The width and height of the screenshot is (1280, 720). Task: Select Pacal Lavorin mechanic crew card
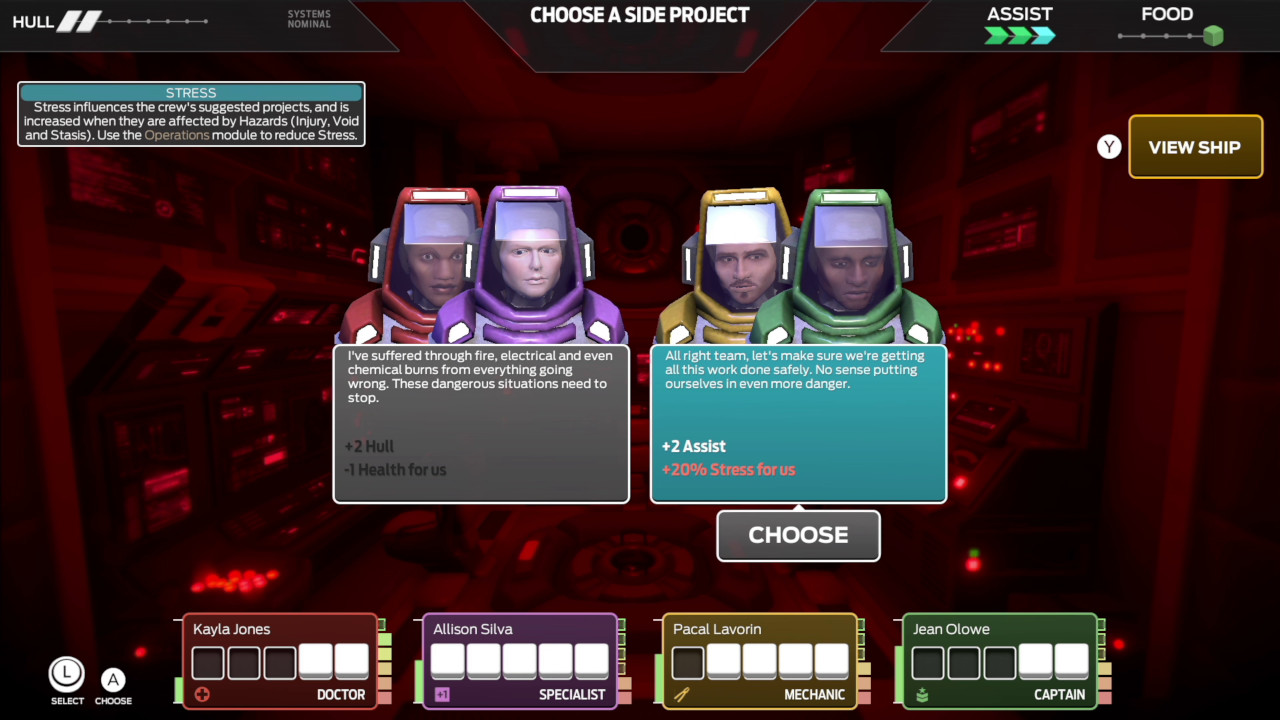tap(760, 661)
